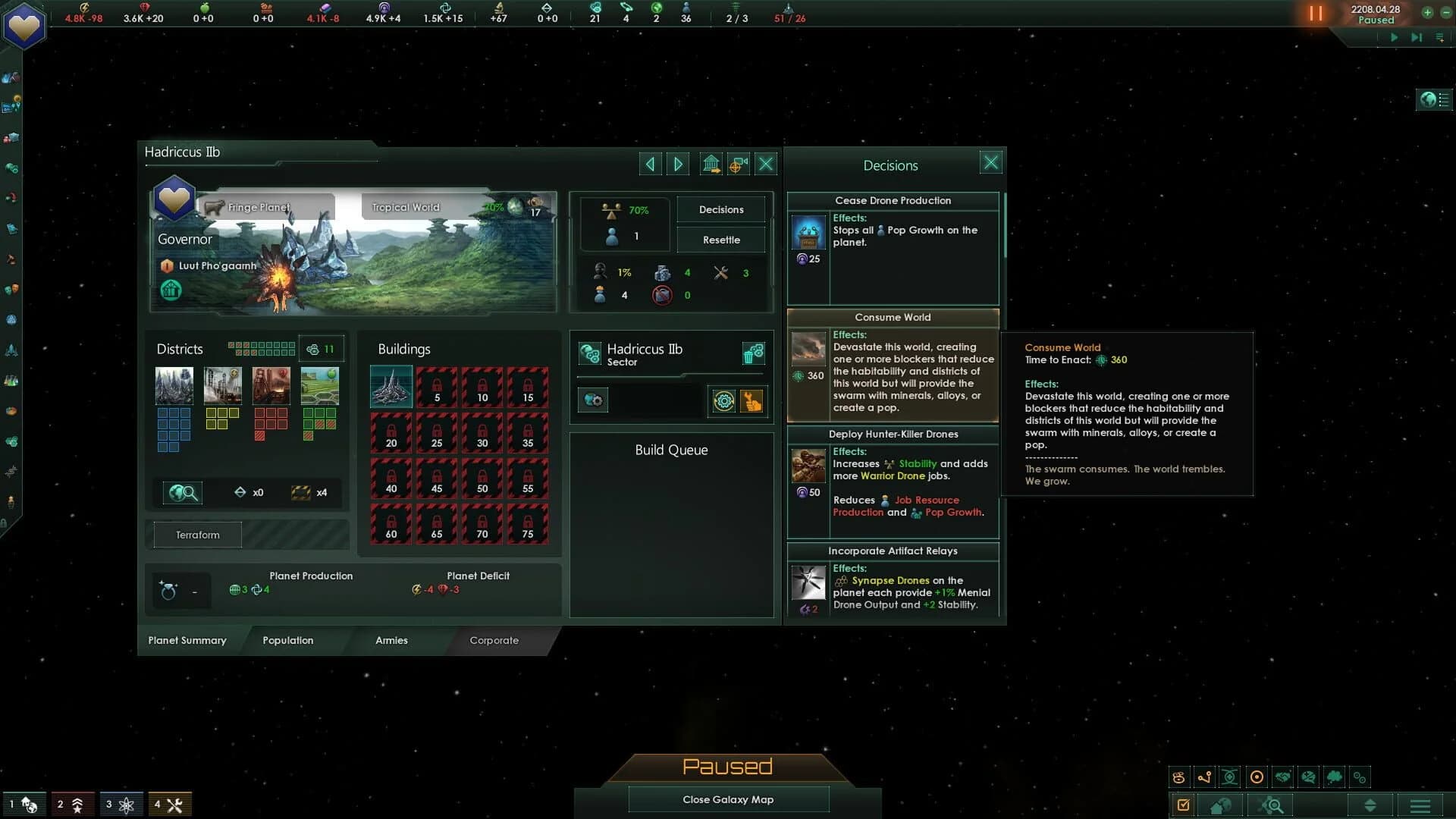Image resolution: width=1456 pixels, height=819 pixels.
Task: Select the expansion planner checkmark icon
Action: 1183,805
